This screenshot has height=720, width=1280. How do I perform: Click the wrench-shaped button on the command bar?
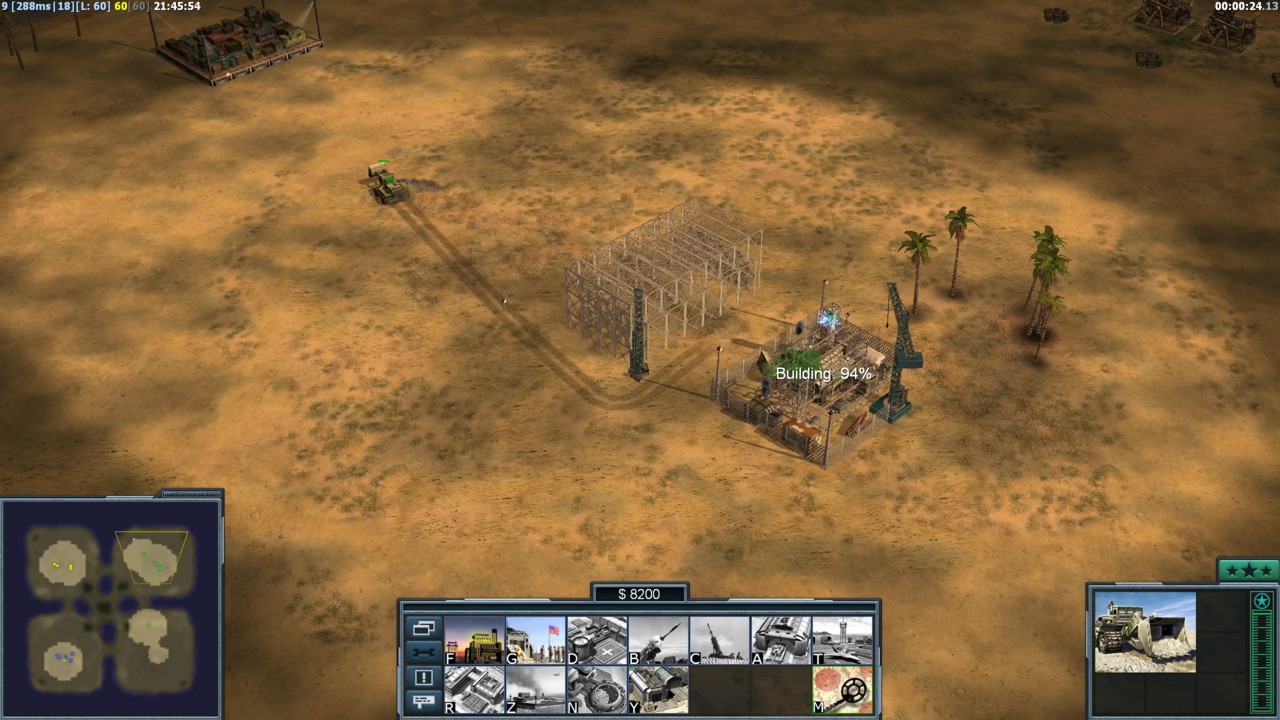[423, 652]
